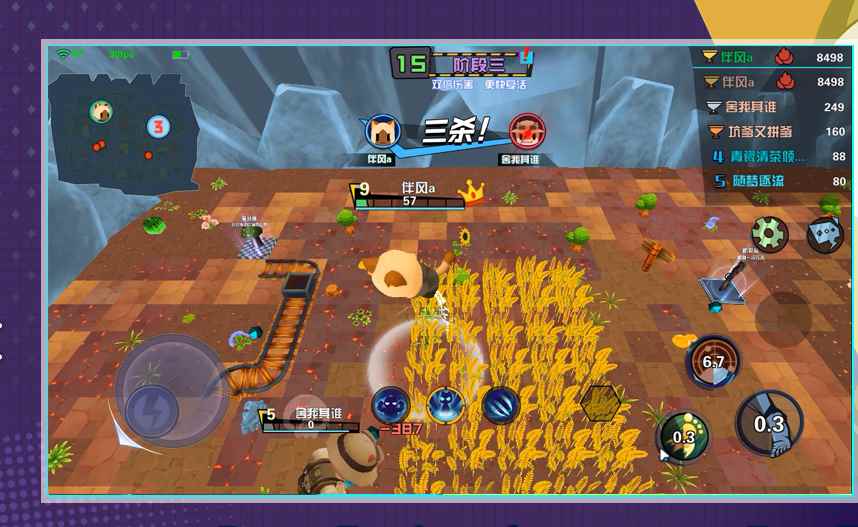Open the chat bubble button
Viewport: 858px width, 527px height.
point(825,236)
